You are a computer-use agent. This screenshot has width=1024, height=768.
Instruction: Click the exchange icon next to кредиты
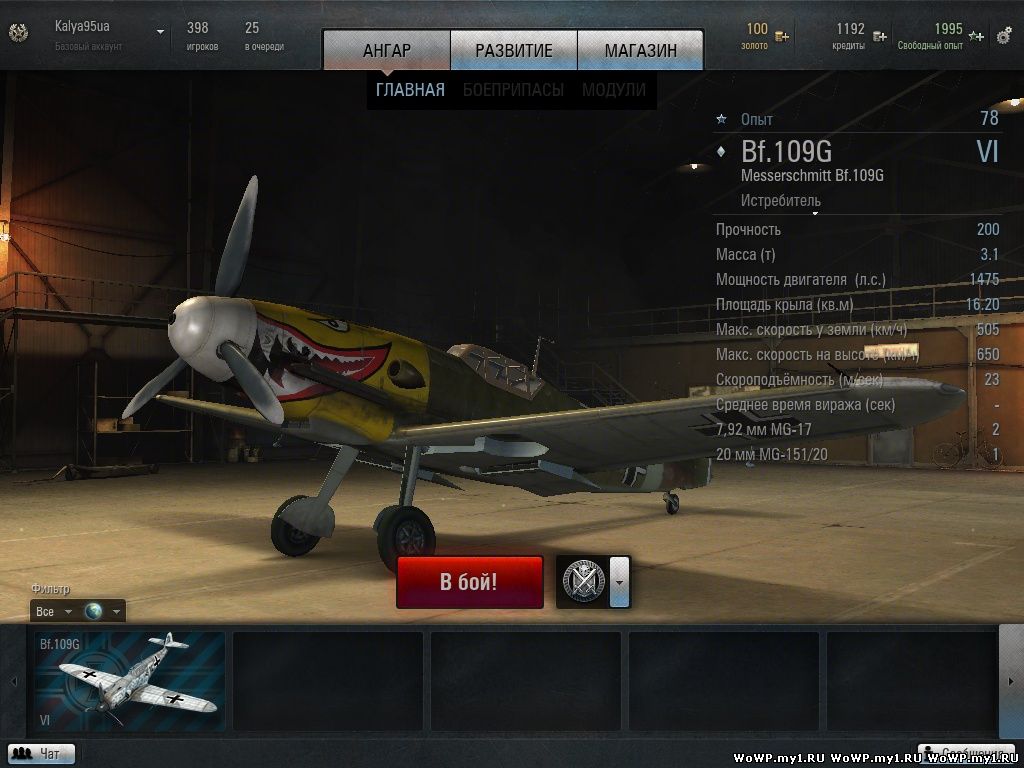pyautogui.click(x=879, y=37)
